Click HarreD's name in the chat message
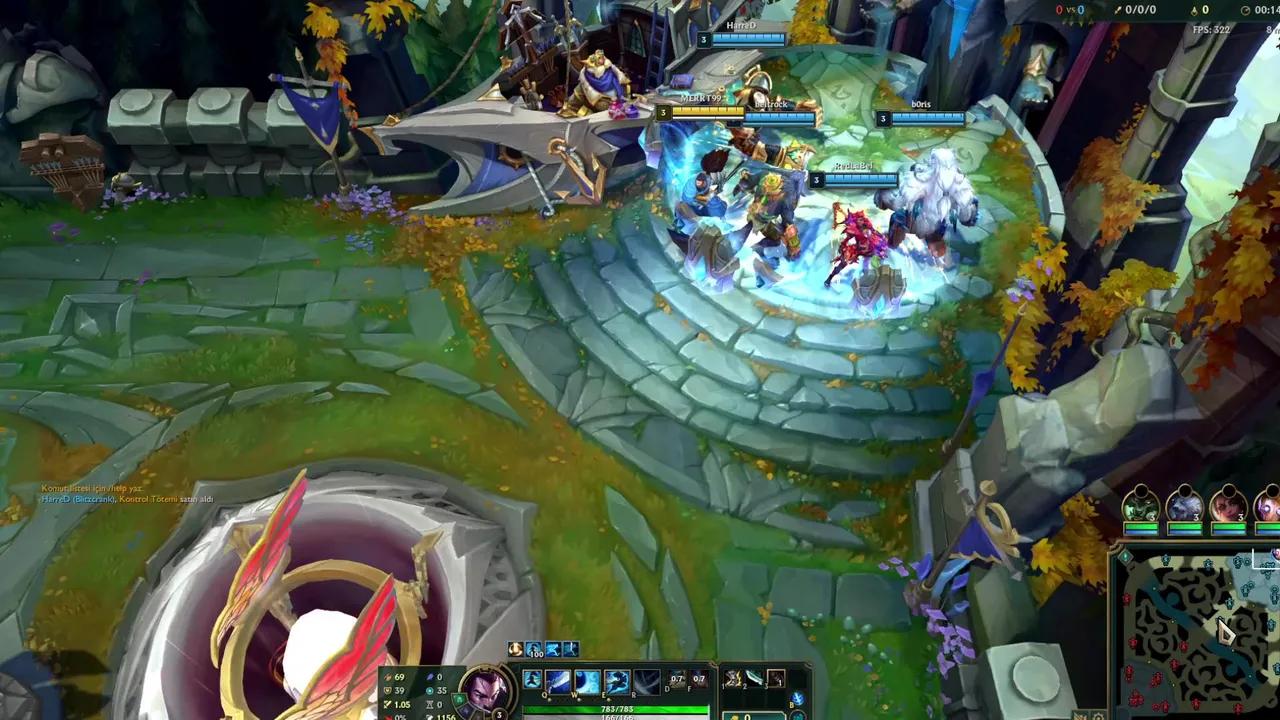1280x720 pixels. click(x=56, y=499)
